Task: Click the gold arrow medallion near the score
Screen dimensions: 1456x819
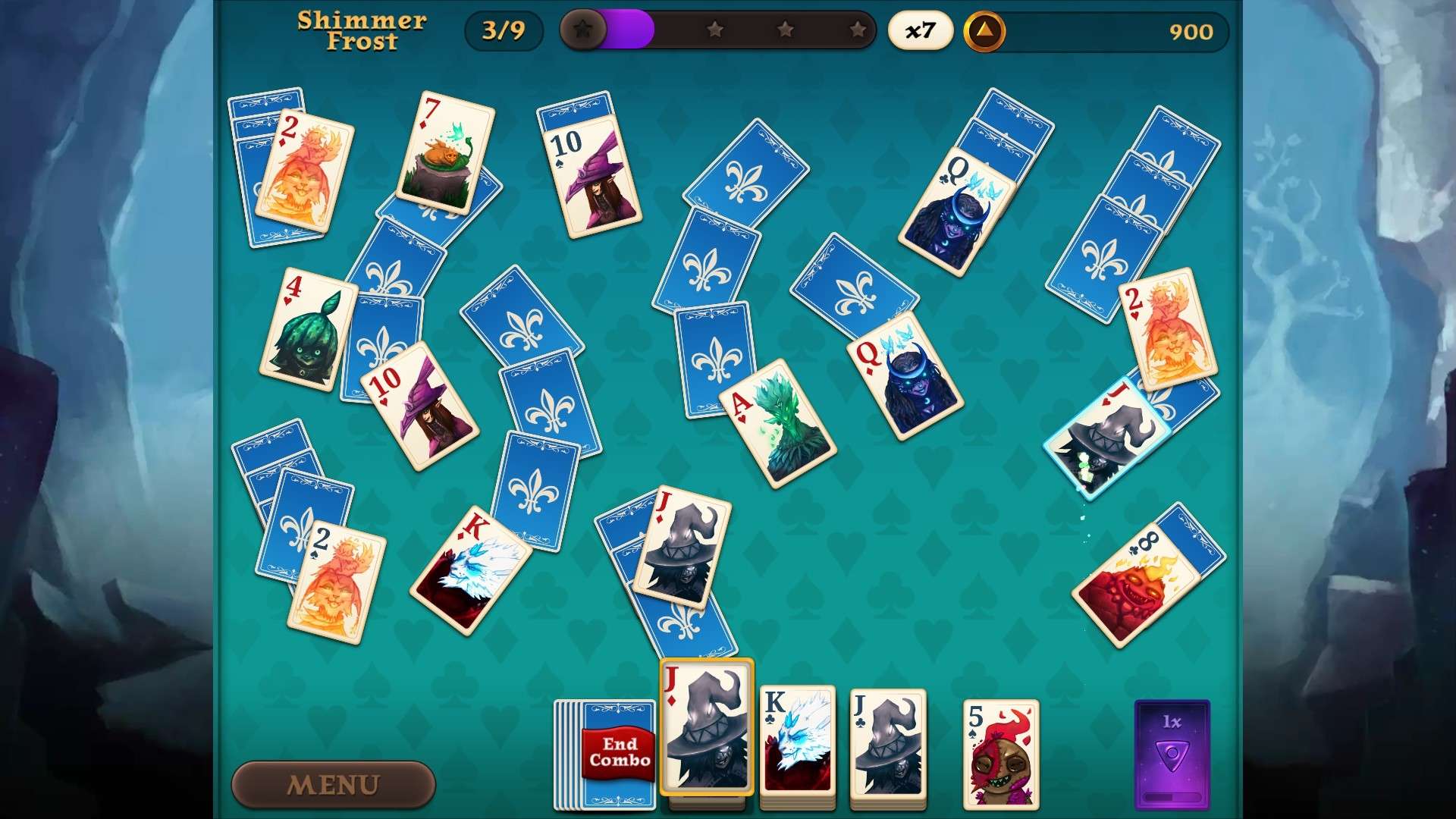Action: [985, 30]
